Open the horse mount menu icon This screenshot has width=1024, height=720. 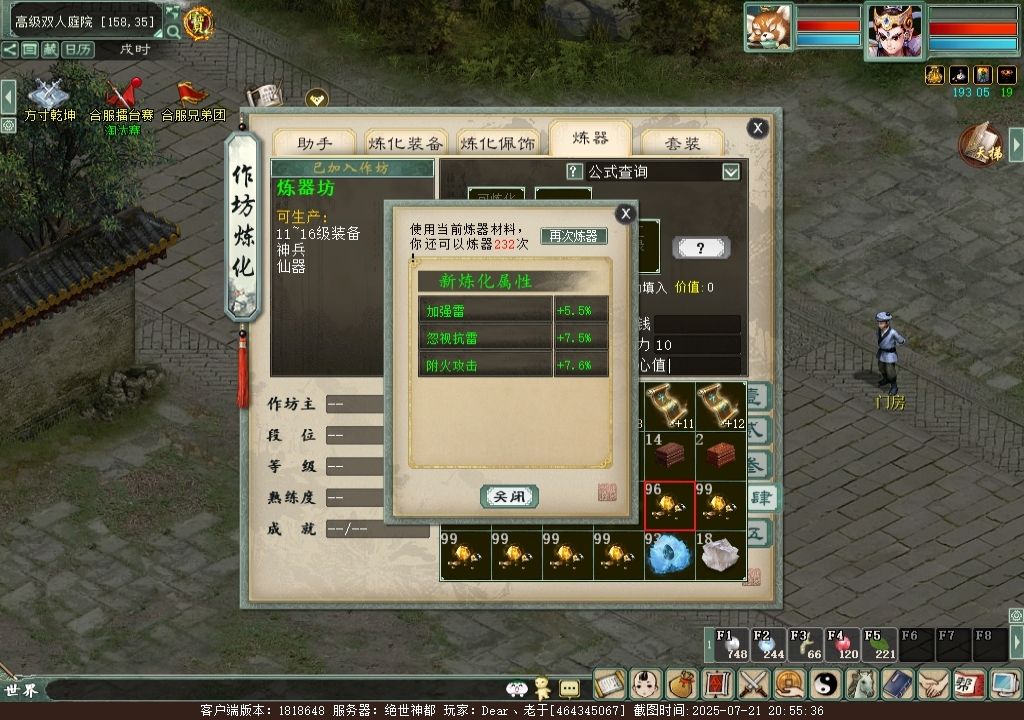pos(862,684)
